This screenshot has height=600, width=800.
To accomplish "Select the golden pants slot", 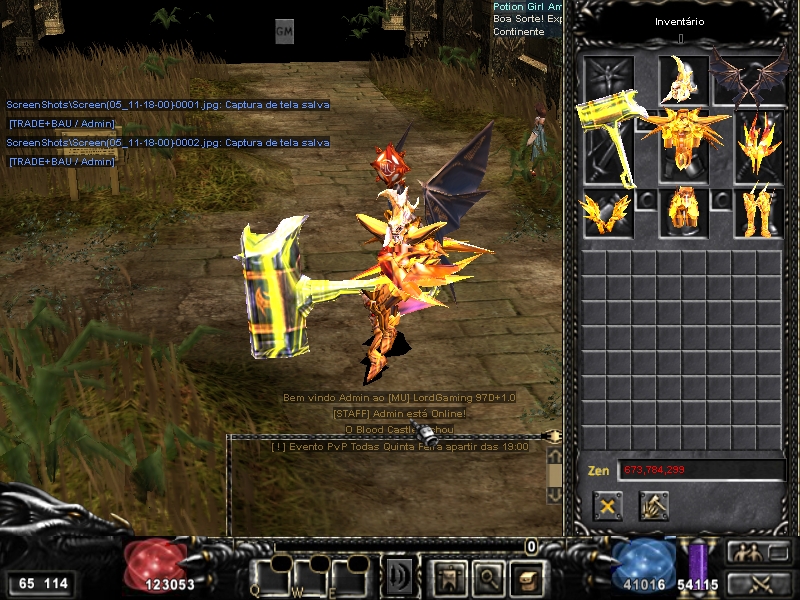I will (684, 212).
